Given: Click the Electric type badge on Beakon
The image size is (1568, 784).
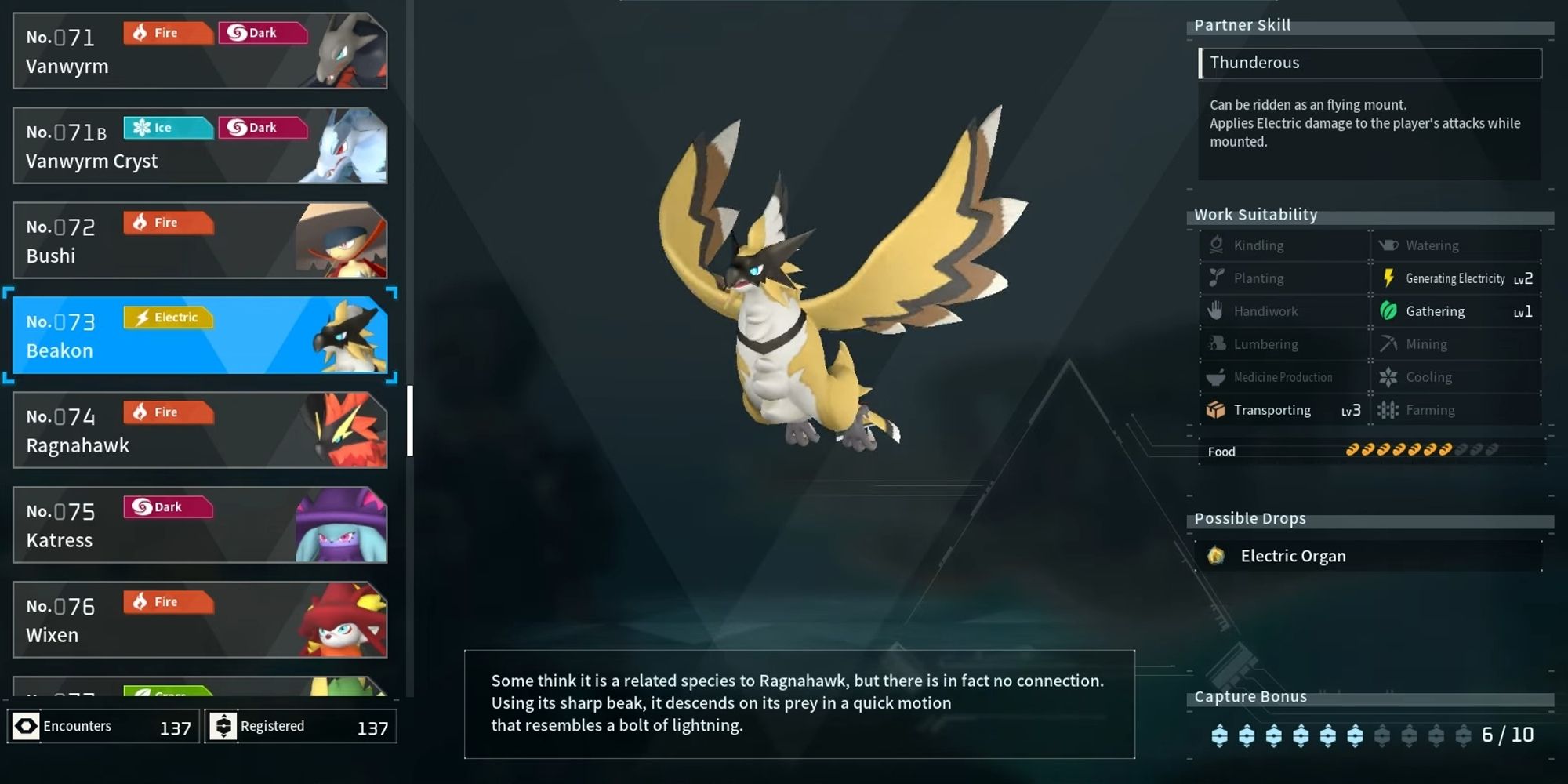Looking at the screenshot, I should (x=167, y=317).
